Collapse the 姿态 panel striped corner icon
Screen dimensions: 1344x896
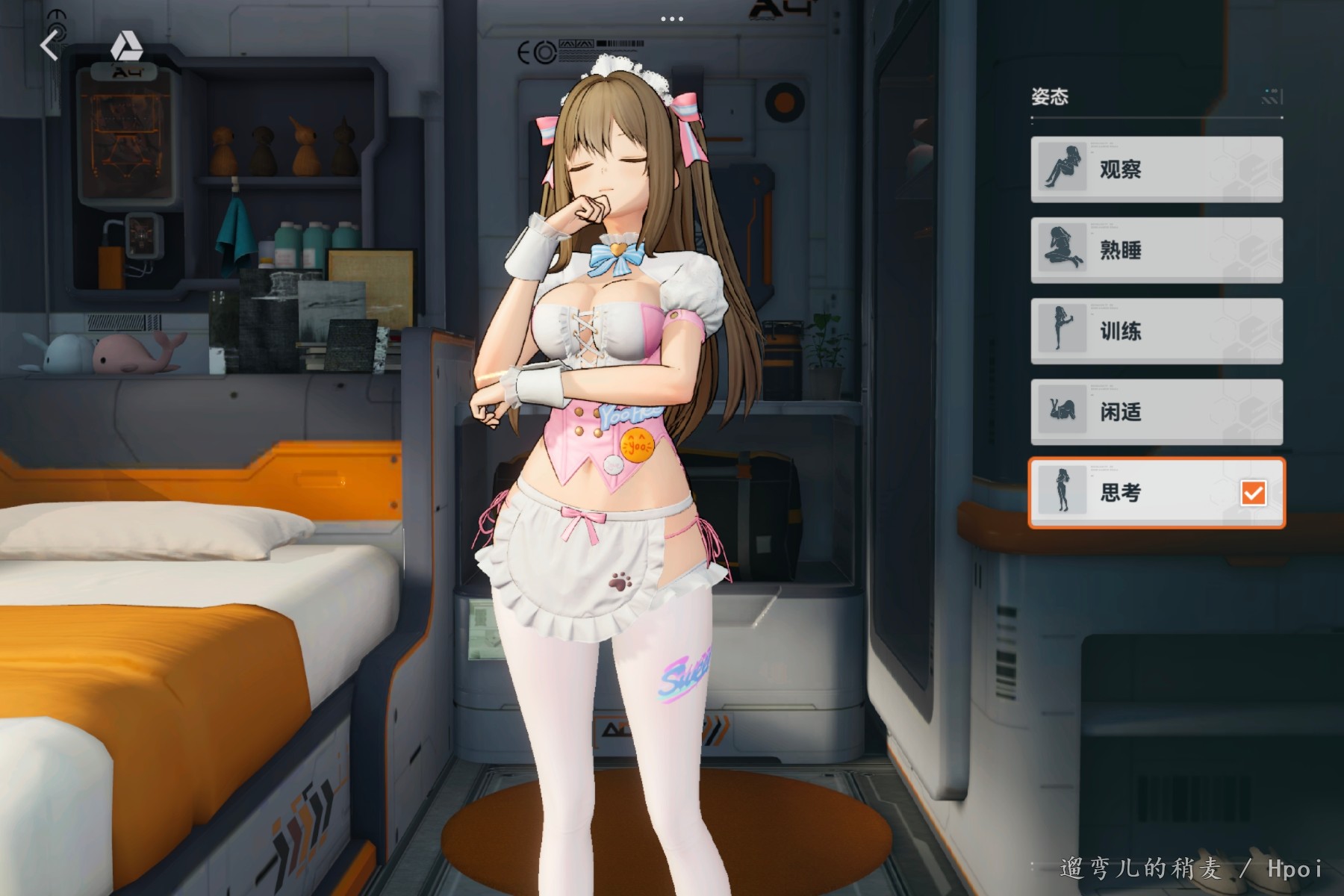coord(1271,97)
